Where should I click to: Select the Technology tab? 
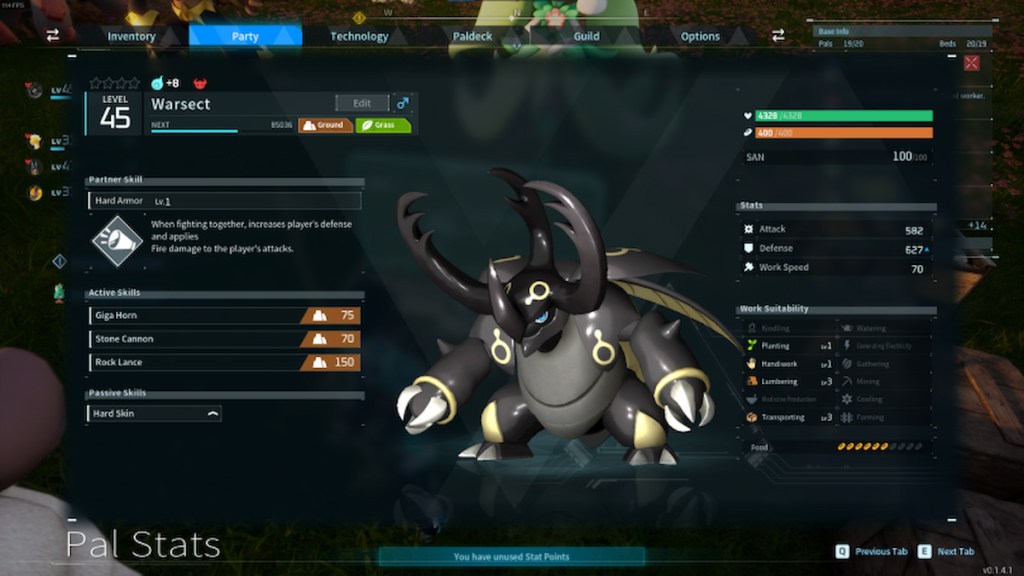pos(359,36)
